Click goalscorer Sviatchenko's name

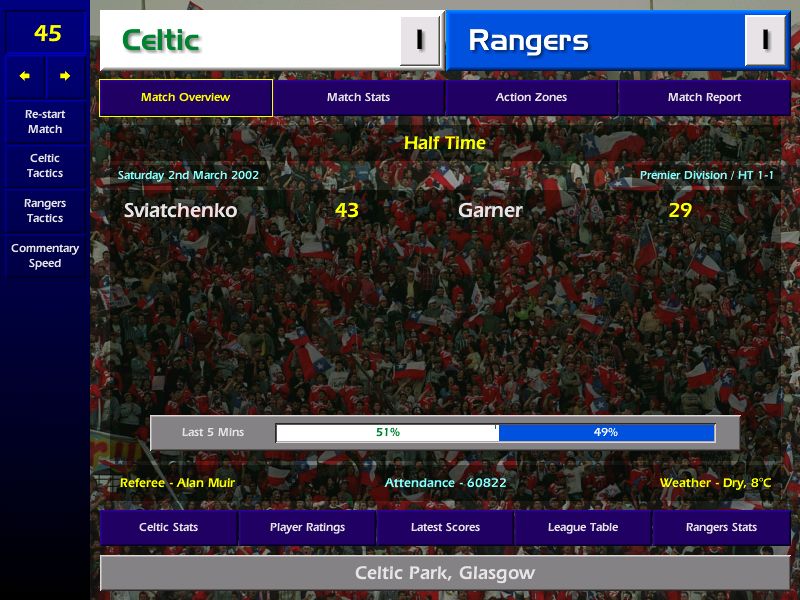click(x=181, y=211)
